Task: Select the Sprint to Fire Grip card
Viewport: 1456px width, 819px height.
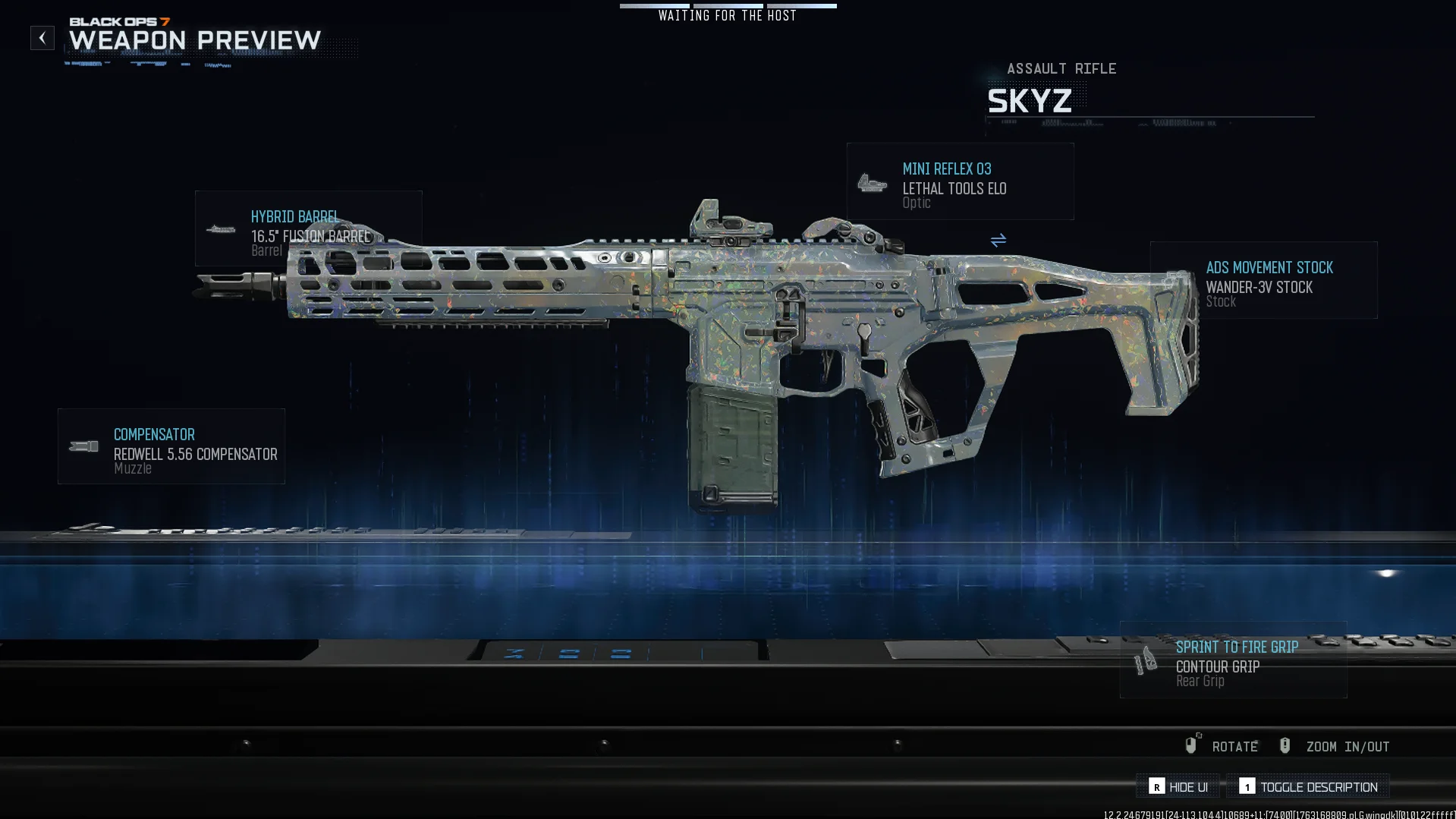Action: point(1233,660)
